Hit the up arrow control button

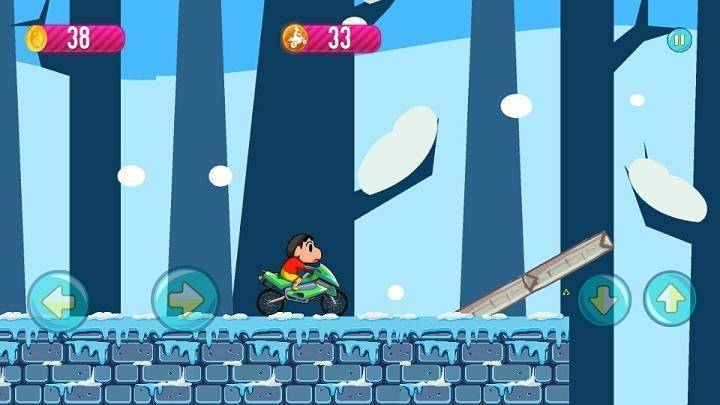pyautogui.click(x=669, y=299)
